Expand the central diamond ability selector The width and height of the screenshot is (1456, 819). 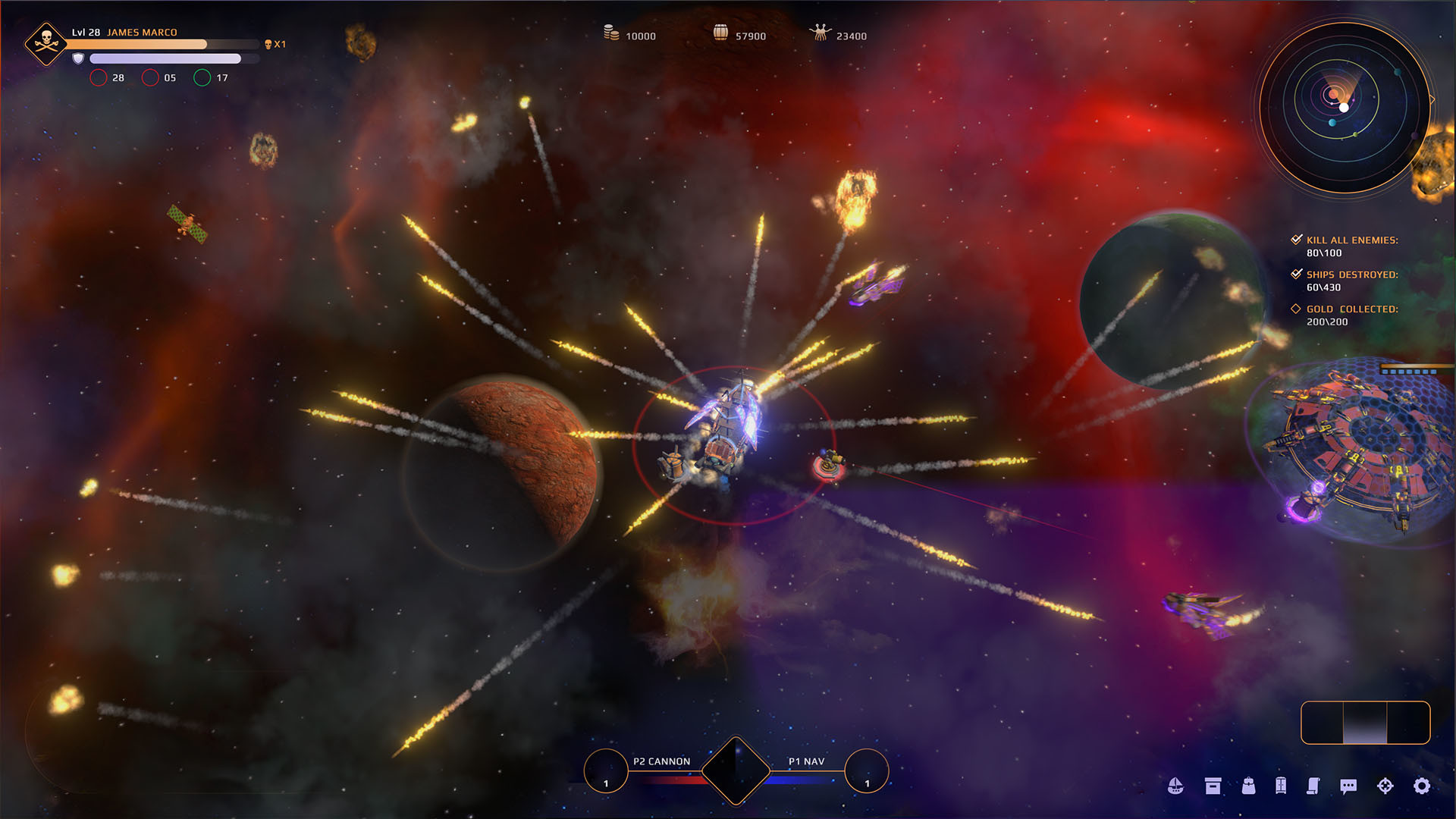tap(736, 770)
